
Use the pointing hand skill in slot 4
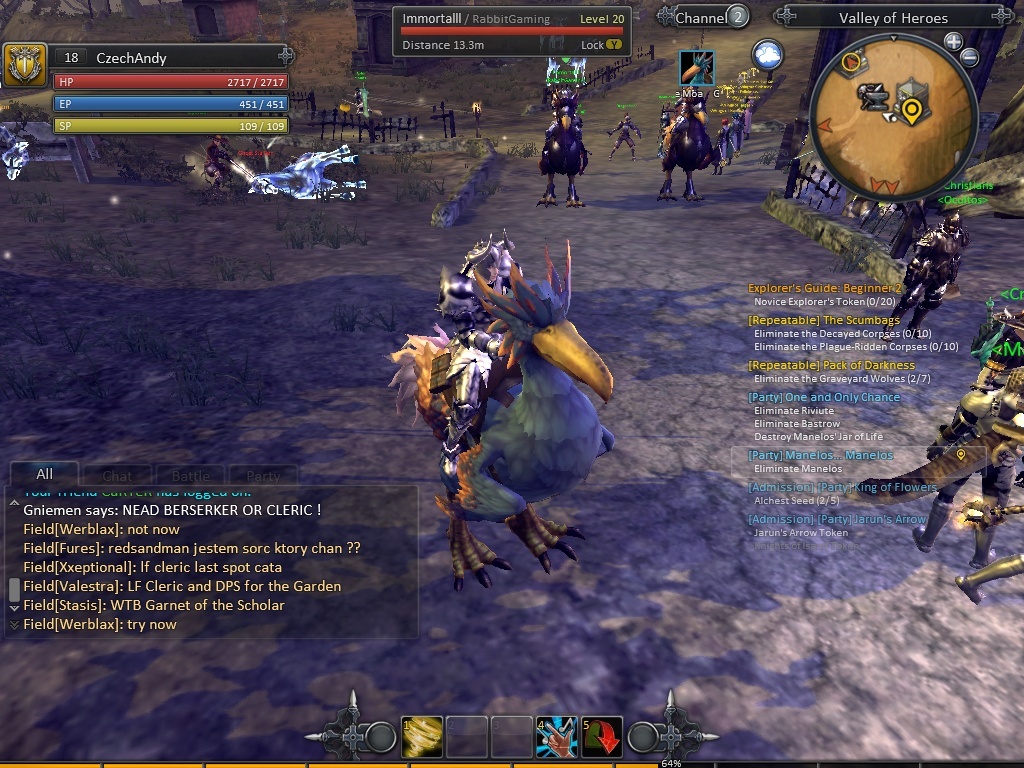pos(557,738)
